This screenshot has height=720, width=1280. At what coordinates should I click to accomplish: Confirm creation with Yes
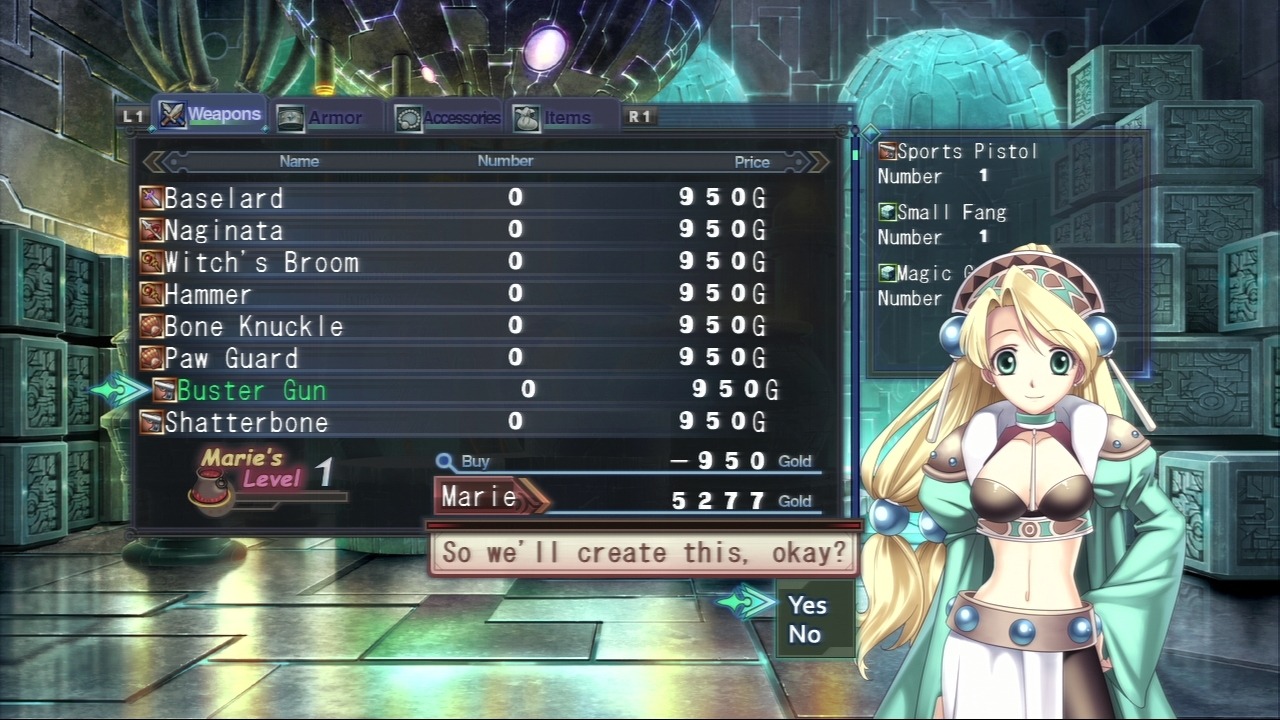(807, 605)
